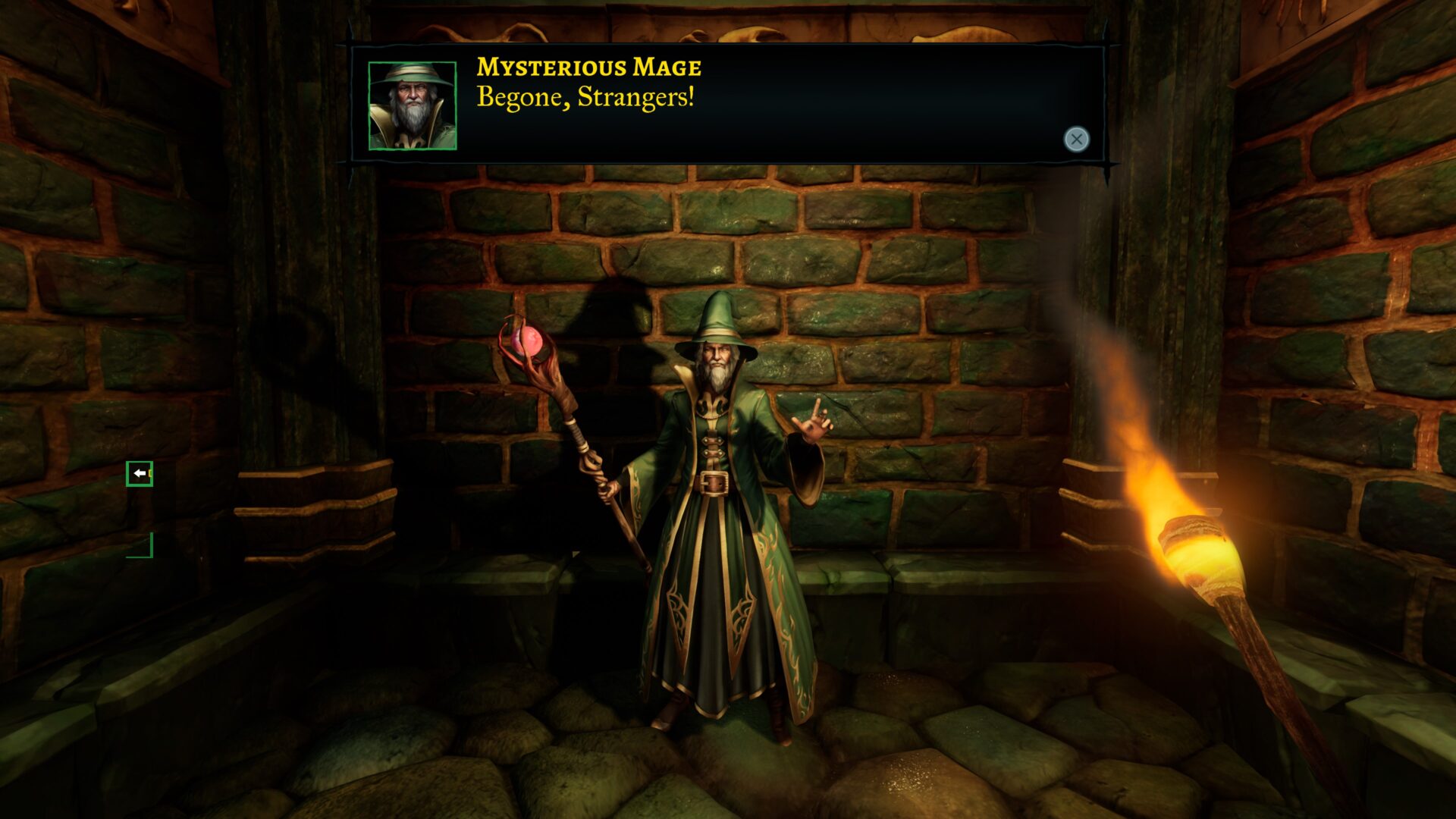The image size is (1456, 819).
Task: Dismiss the dialogue with the X button
Action: click(x=1076, y=139)
